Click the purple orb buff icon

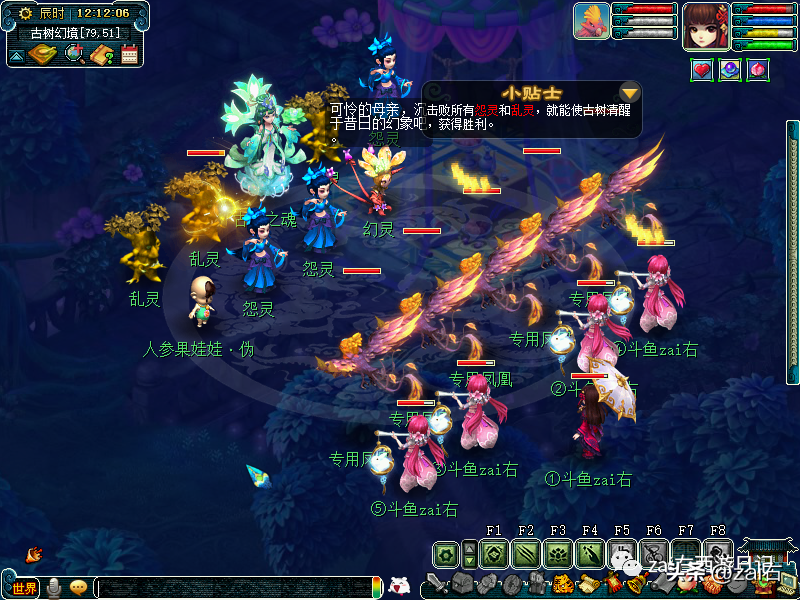point(730,70)
